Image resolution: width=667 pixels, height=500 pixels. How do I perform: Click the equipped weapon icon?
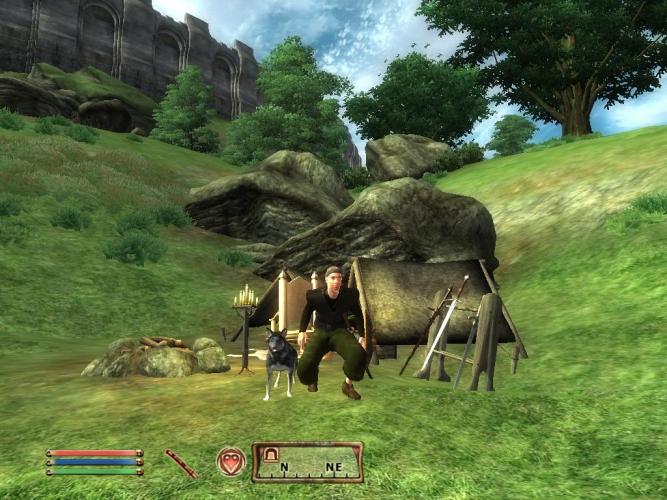tap(181, 463)
